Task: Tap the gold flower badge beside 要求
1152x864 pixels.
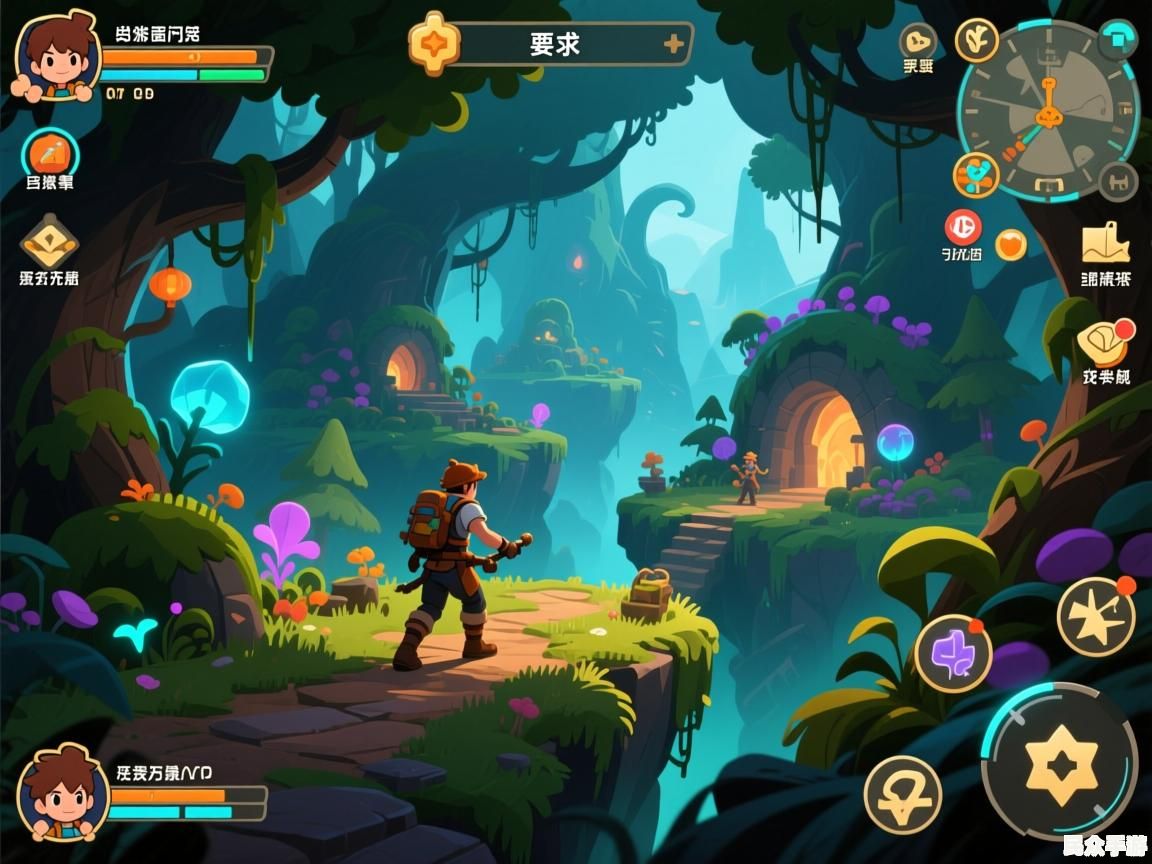Action: tap(435, 44)
